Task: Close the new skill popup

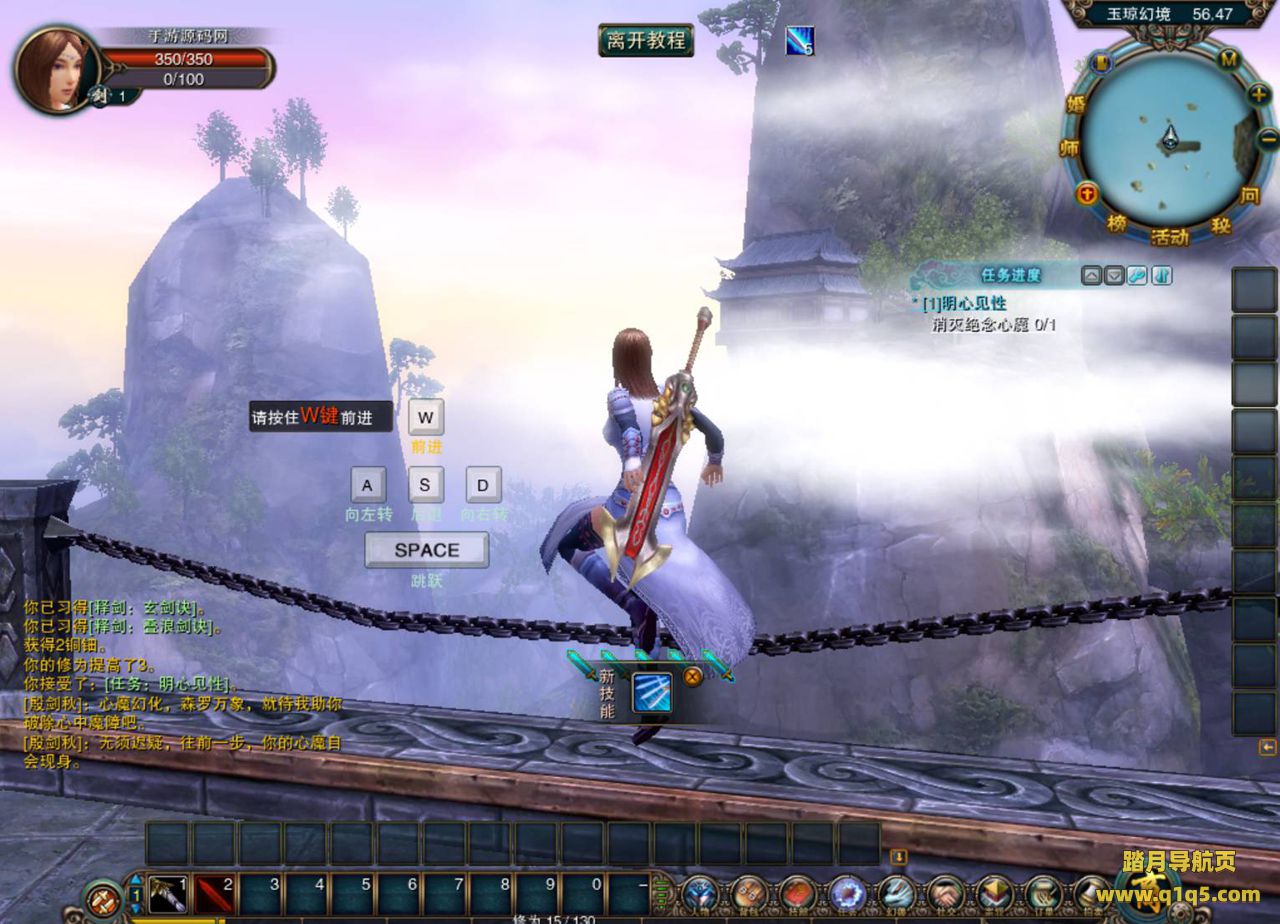Action: [x=692, y=677]
